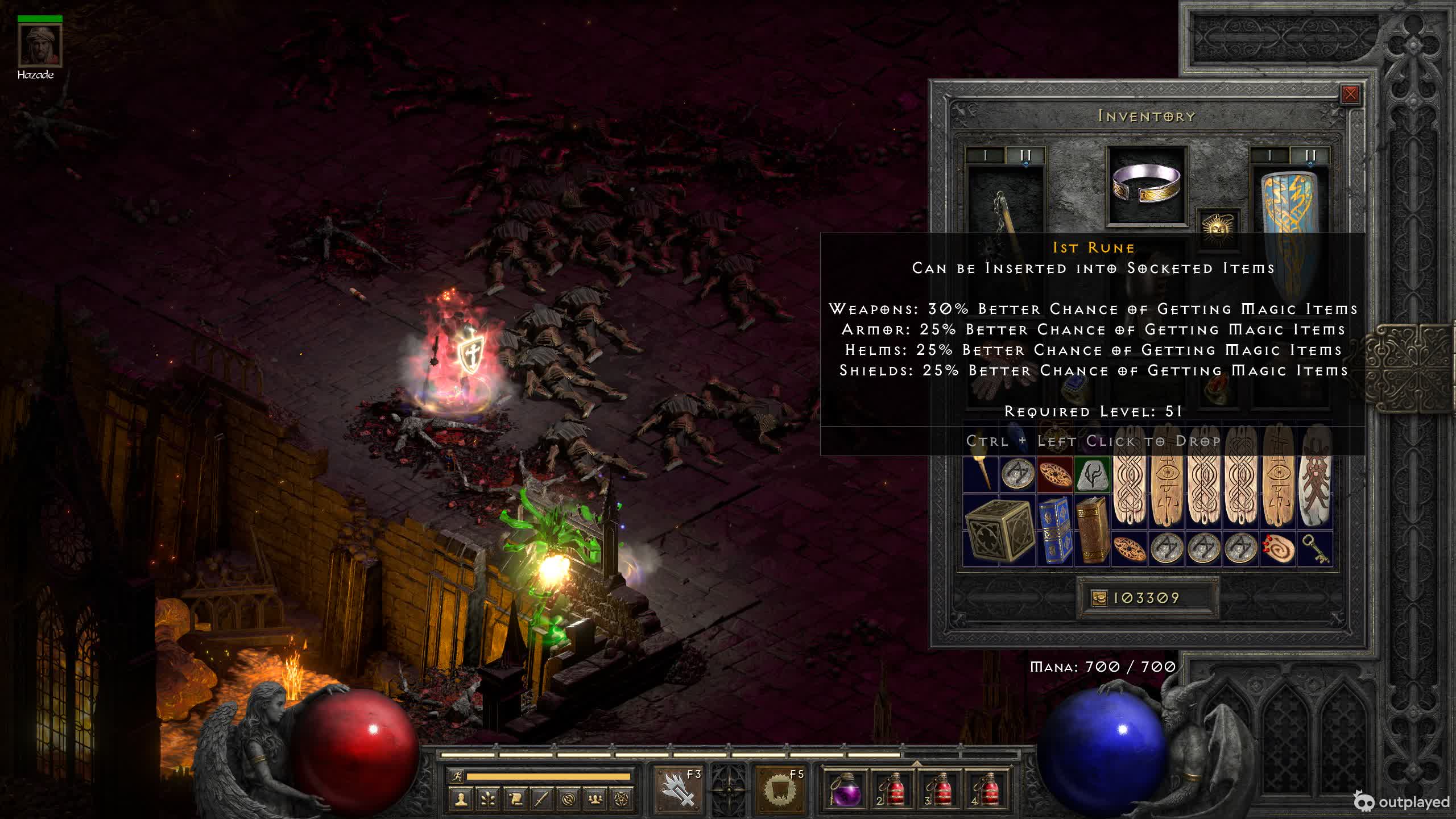1456x819 pixels.
Task: Use the purple rejuvenation potion in belt
Action: (844, 791)
